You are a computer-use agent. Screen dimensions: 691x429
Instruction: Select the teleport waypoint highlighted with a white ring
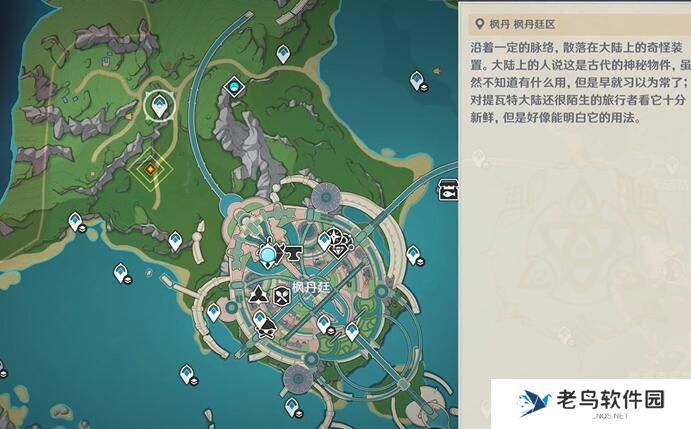[157, 103]
